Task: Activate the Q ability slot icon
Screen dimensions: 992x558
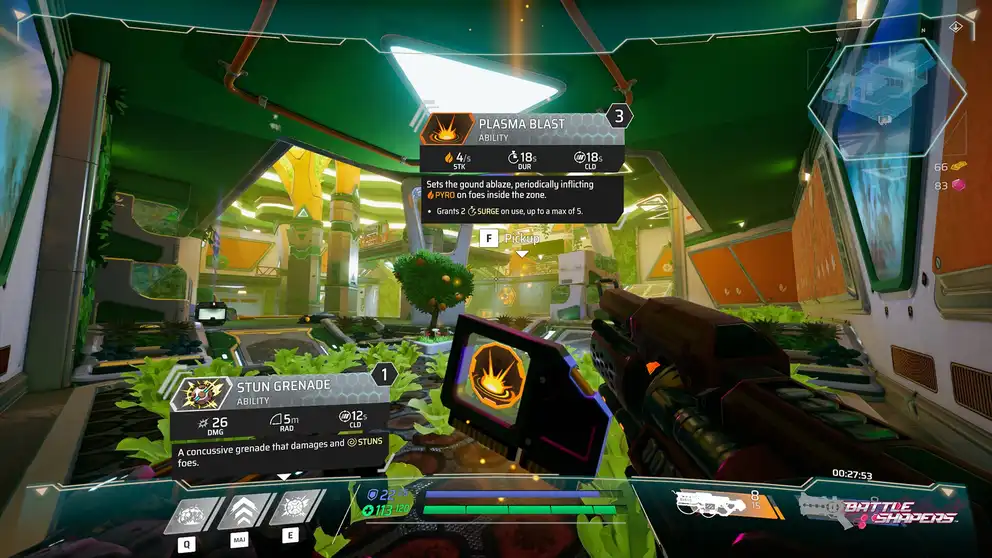Action: (187, 512)
